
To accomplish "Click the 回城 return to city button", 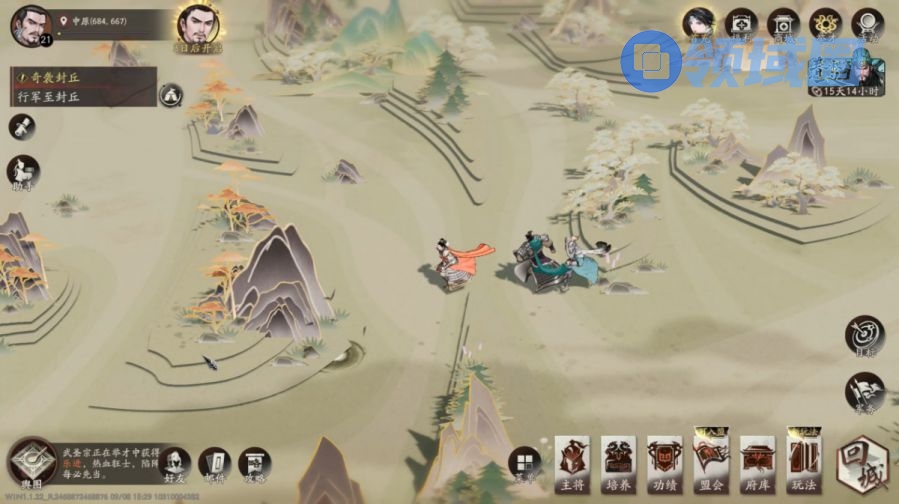I will (861, 464).
